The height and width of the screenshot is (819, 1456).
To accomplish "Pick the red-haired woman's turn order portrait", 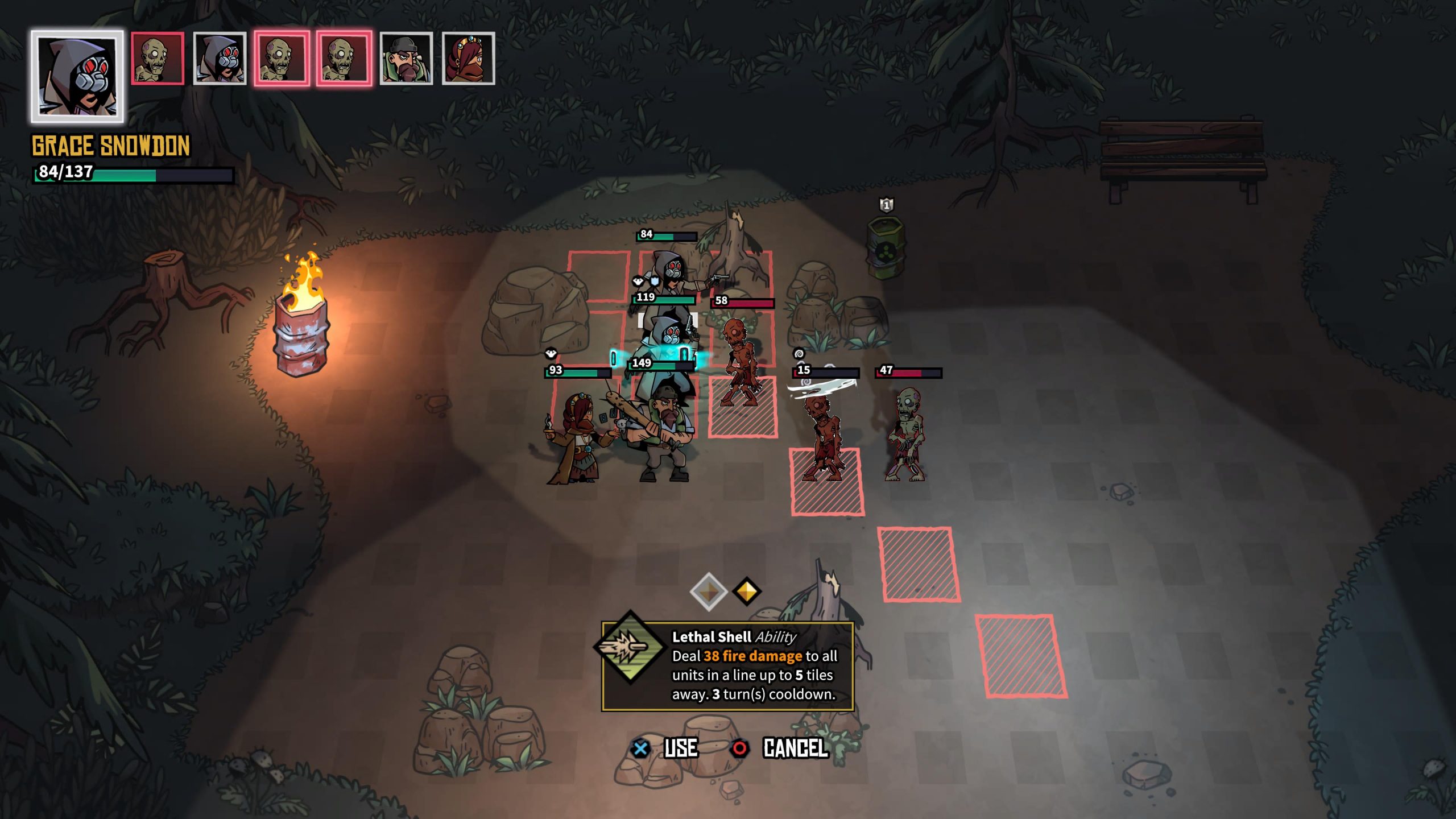I will [468, 59].
